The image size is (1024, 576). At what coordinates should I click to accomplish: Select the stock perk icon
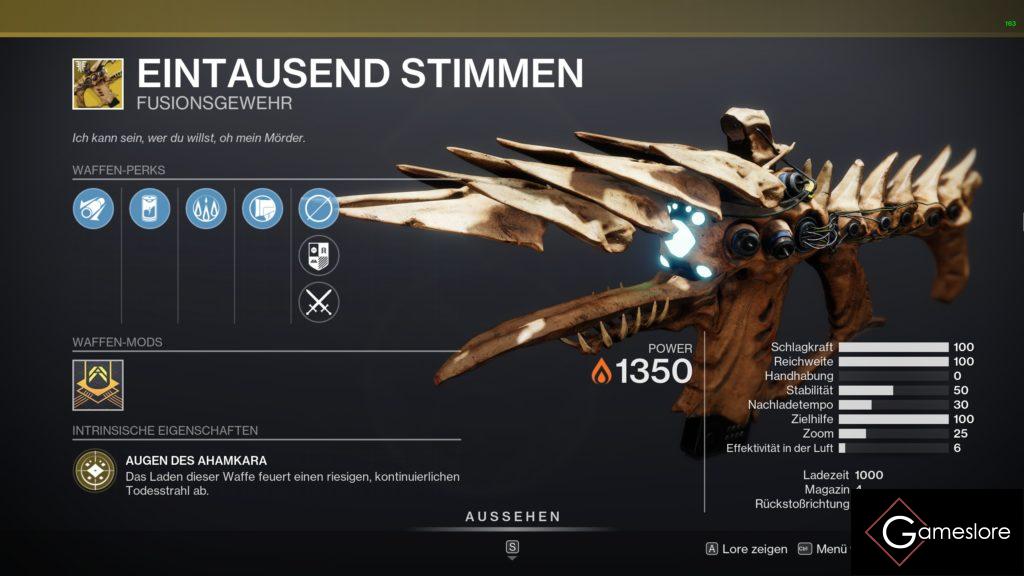[x=262, y=209]
